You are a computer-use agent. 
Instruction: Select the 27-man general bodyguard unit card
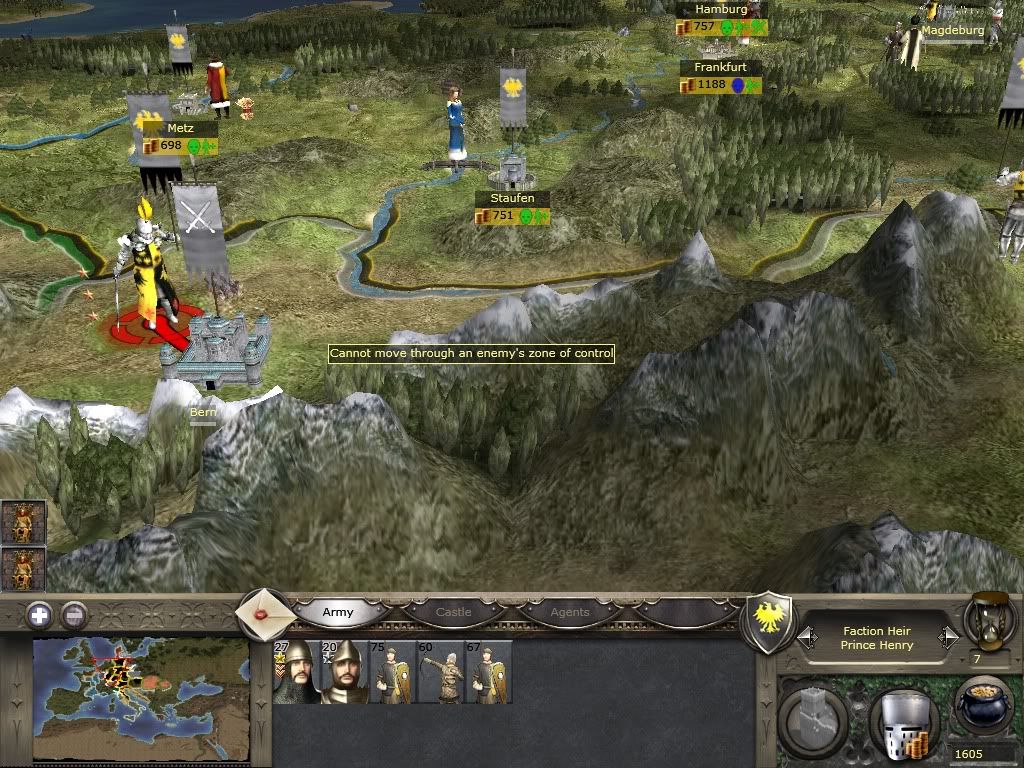(x=294, y=672)
